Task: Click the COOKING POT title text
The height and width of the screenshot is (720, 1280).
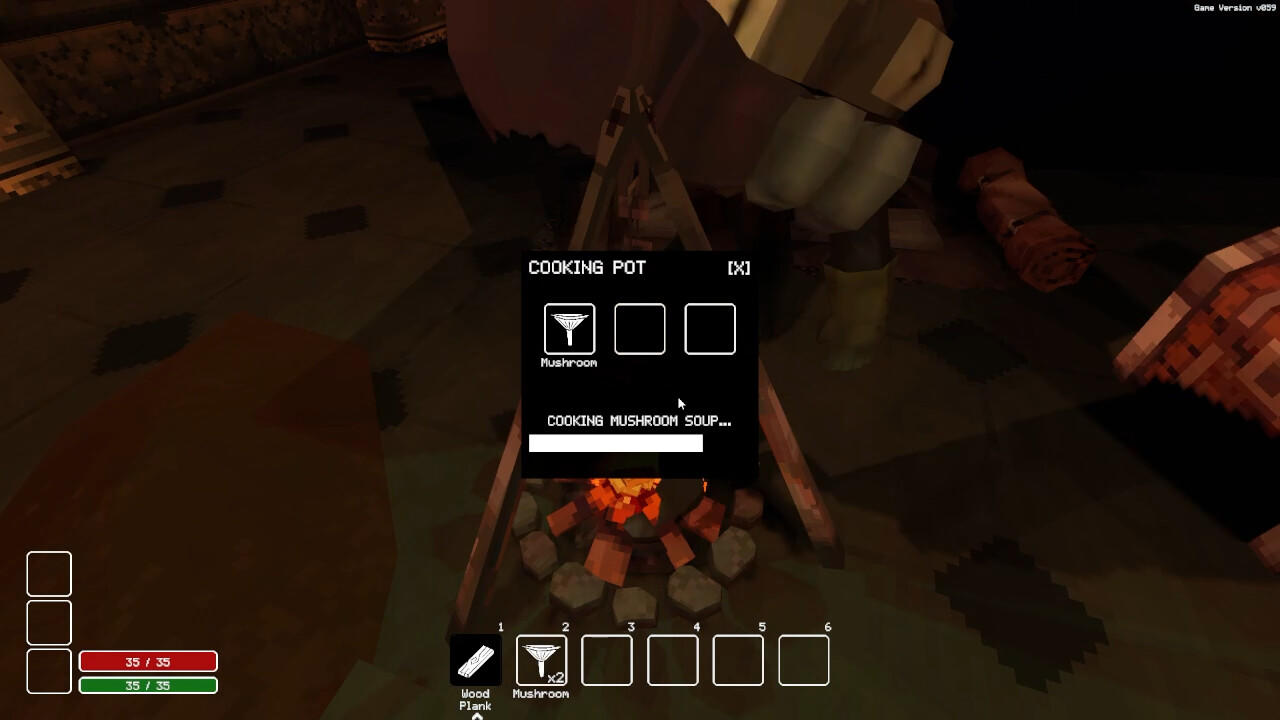Action: tap(589, 267)
